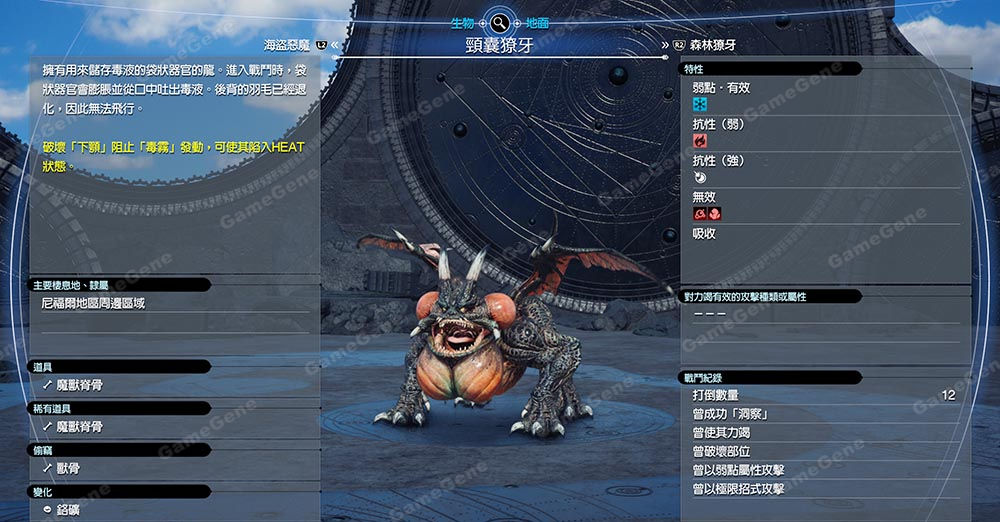This screenshot has height=522, width=1000.
Task: Select the icon under 抗性（強）
Action: pos(700,177)
